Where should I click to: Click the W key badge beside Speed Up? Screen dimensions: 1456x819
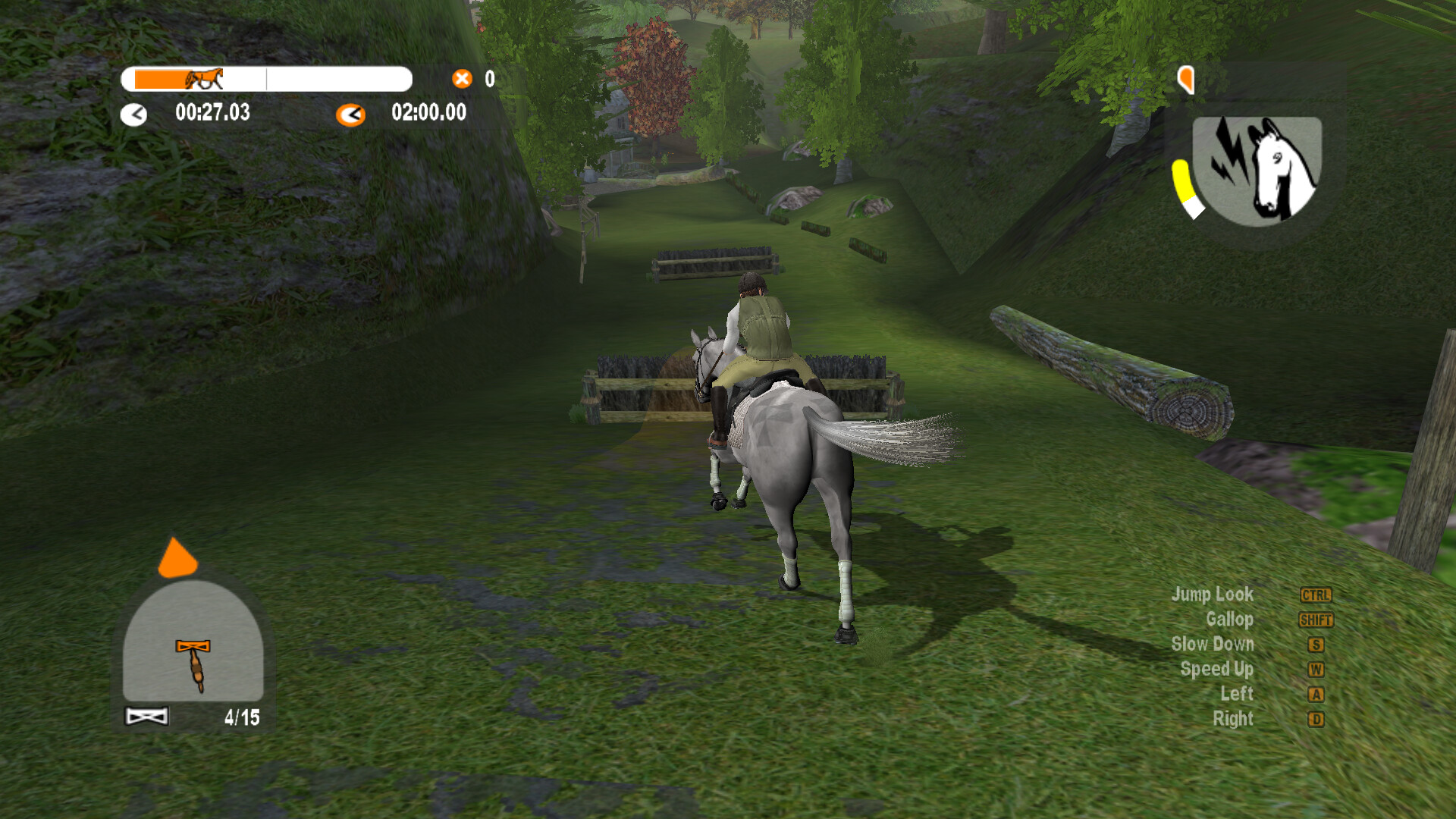1316,670
